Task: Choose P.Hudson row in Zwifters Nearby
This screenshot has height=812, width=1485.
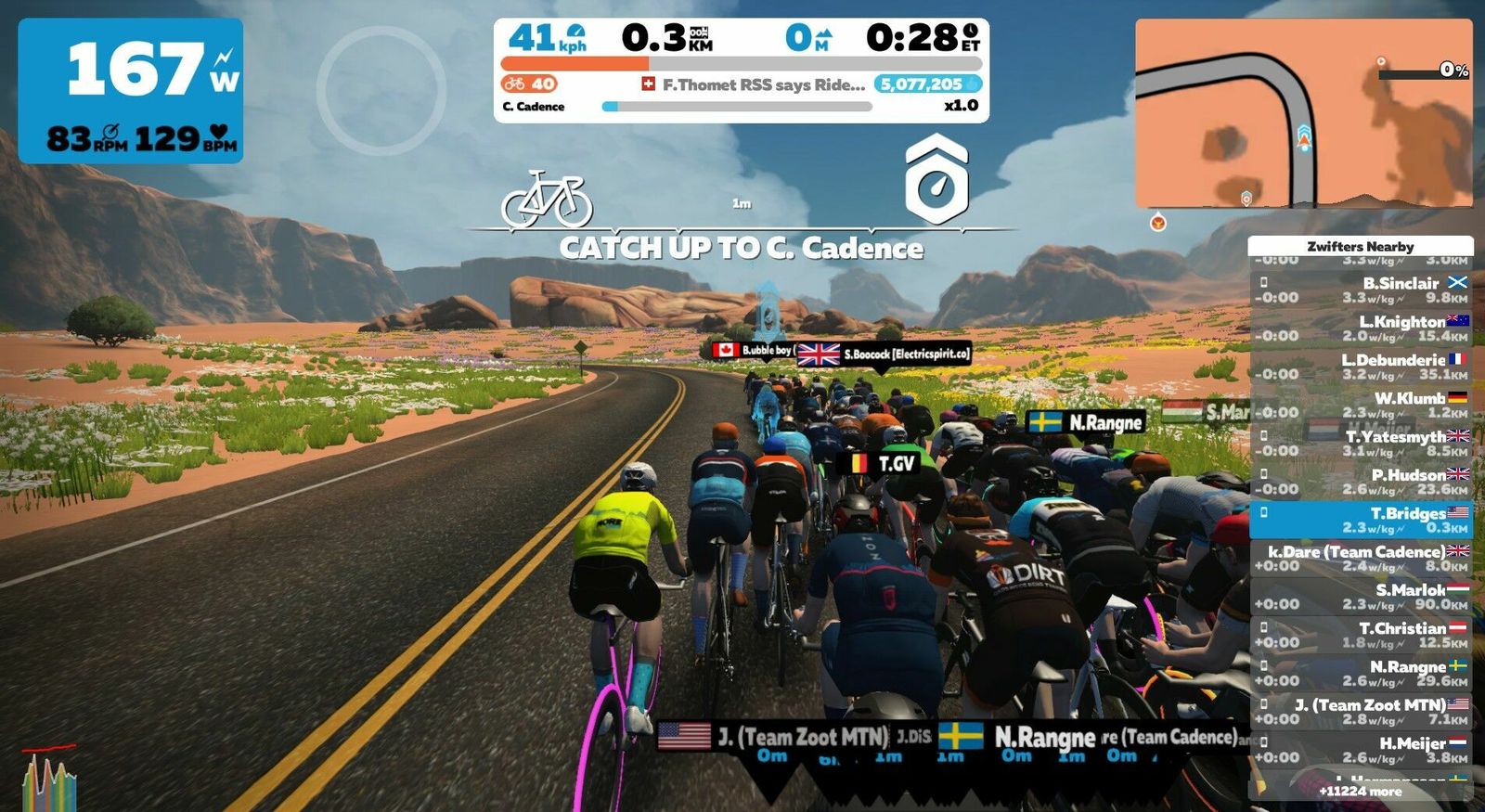Action: tap(1361, 482)
